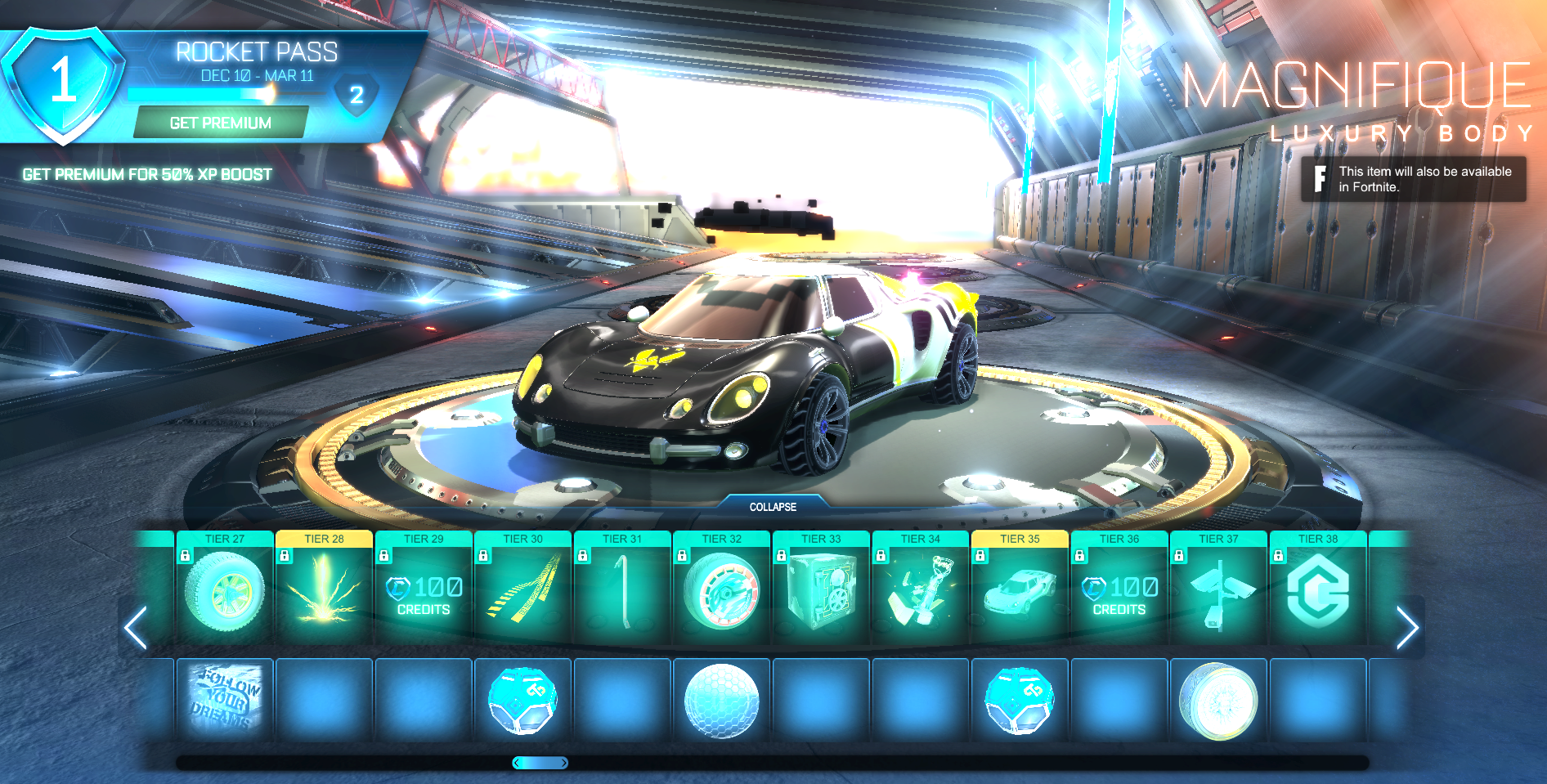The image size is (1547, 784).
Task: Choose the free white golf ball reward
Action: click(x=722, y=701)
